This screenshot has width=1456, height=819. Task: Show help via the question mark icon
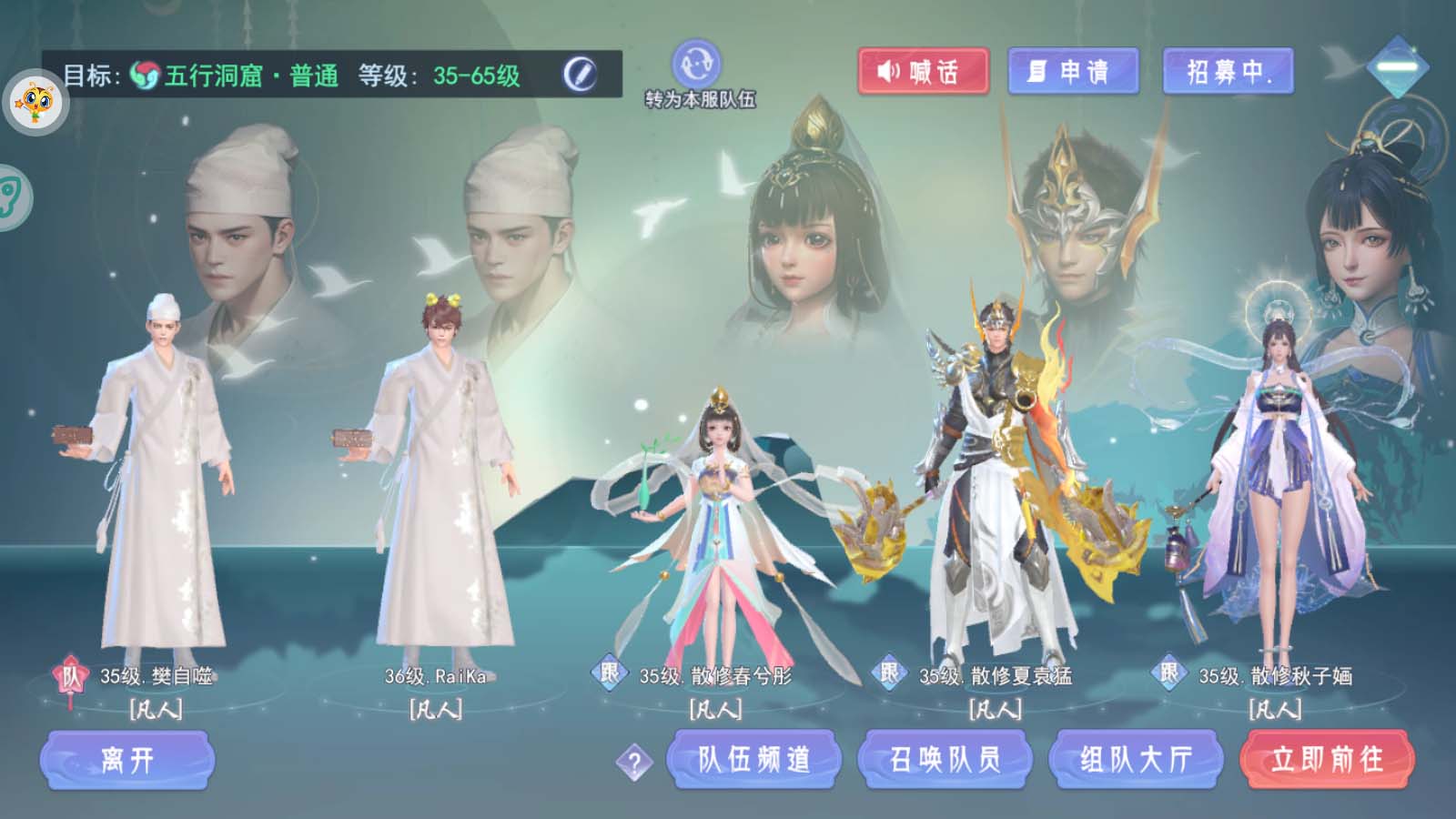point(634,763)
